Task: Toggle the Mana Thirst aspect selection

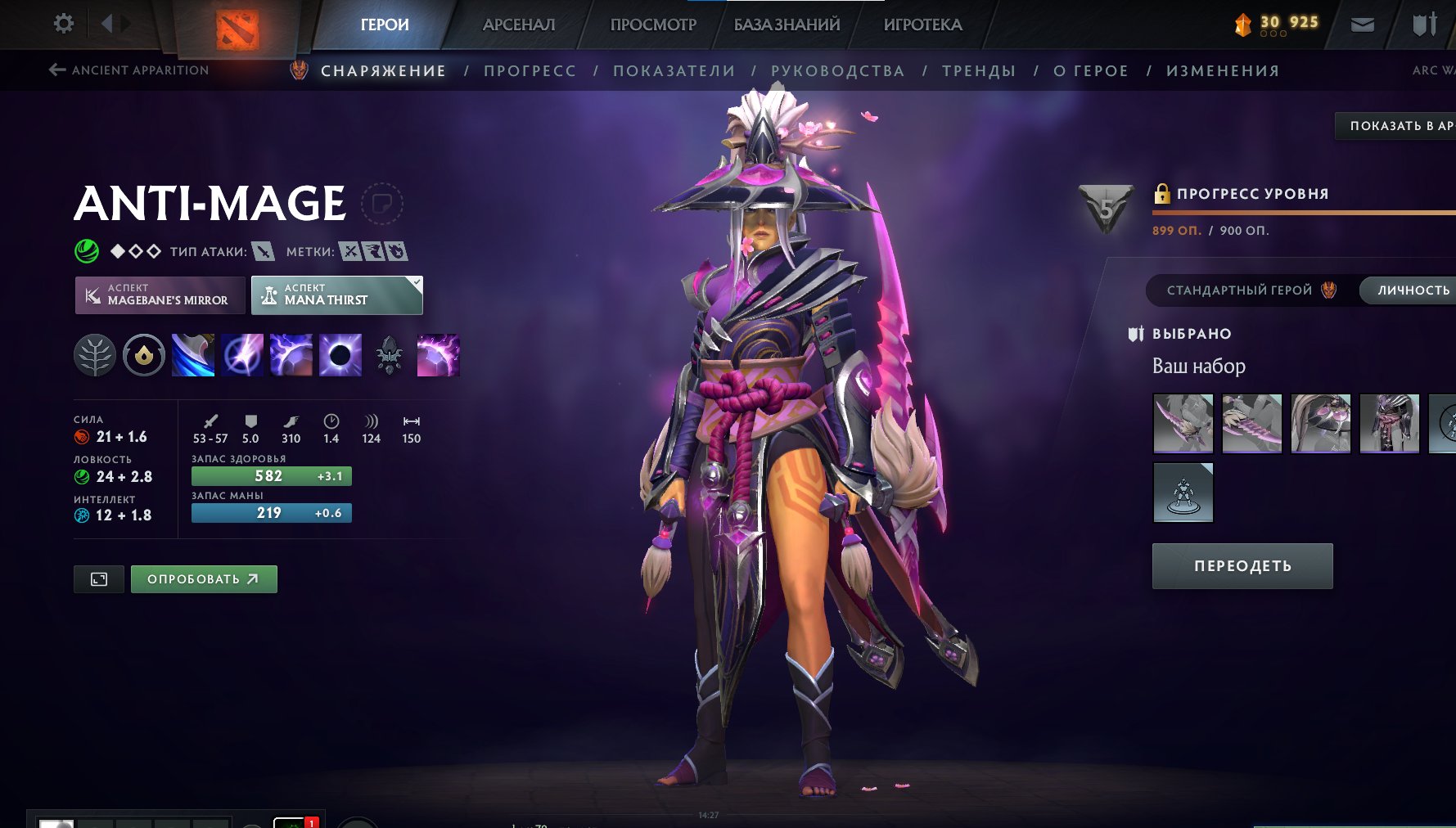Action: (336, 295)
